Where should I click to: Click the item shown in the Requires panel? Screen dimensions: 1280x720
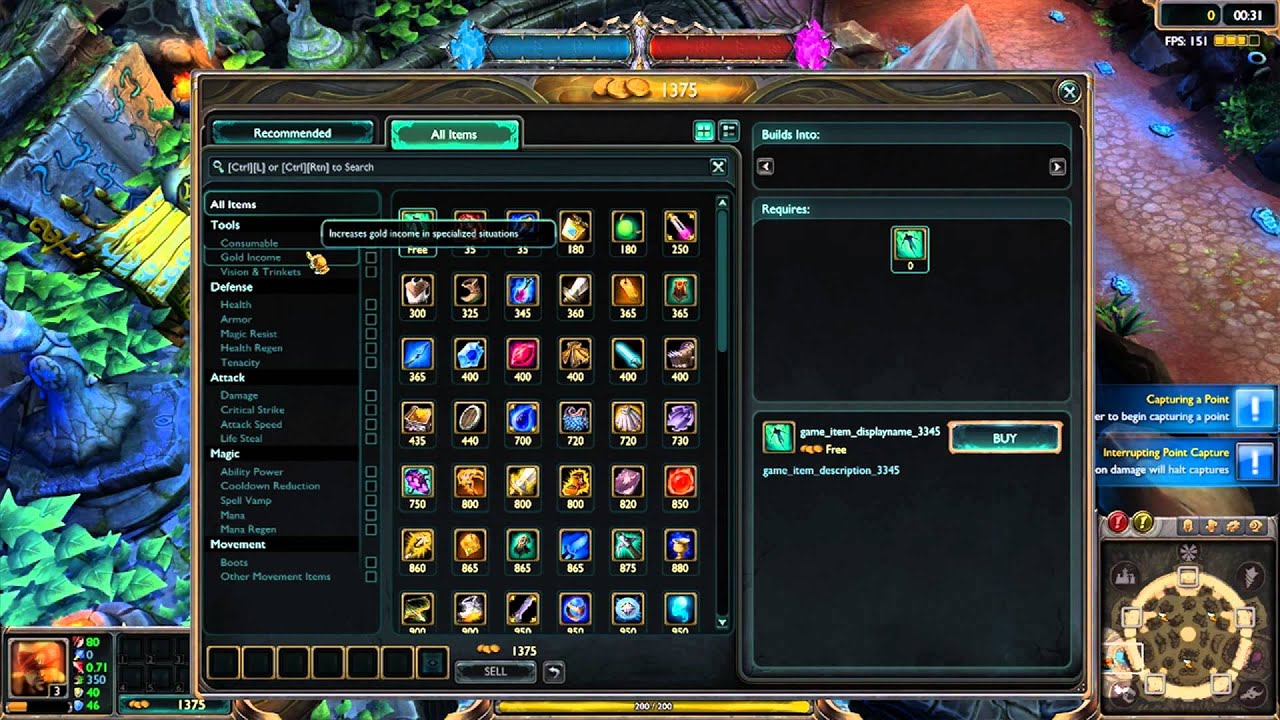click(x=910, y=250)
